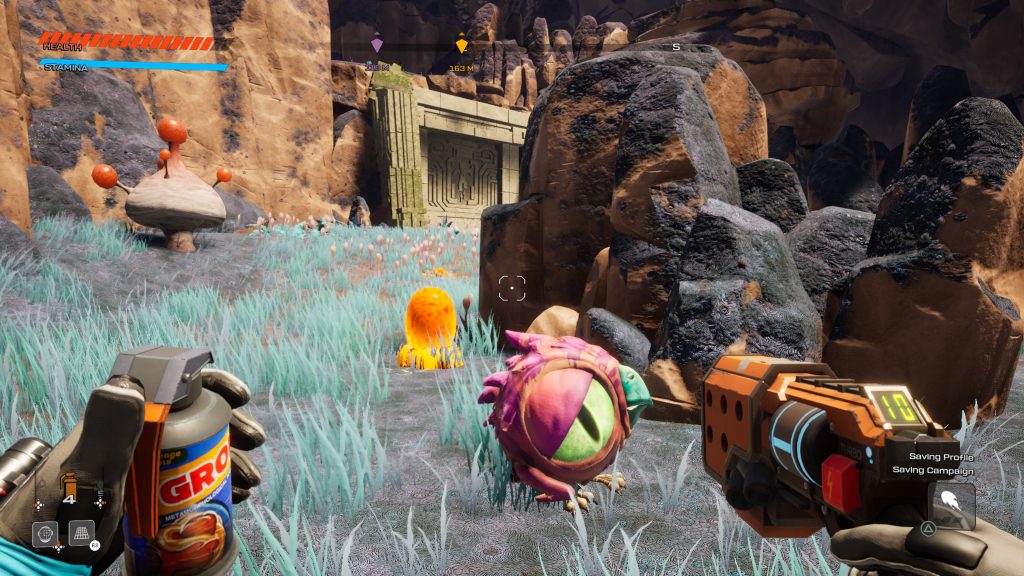Click the purple compass waypoint marker

point(377,45)
